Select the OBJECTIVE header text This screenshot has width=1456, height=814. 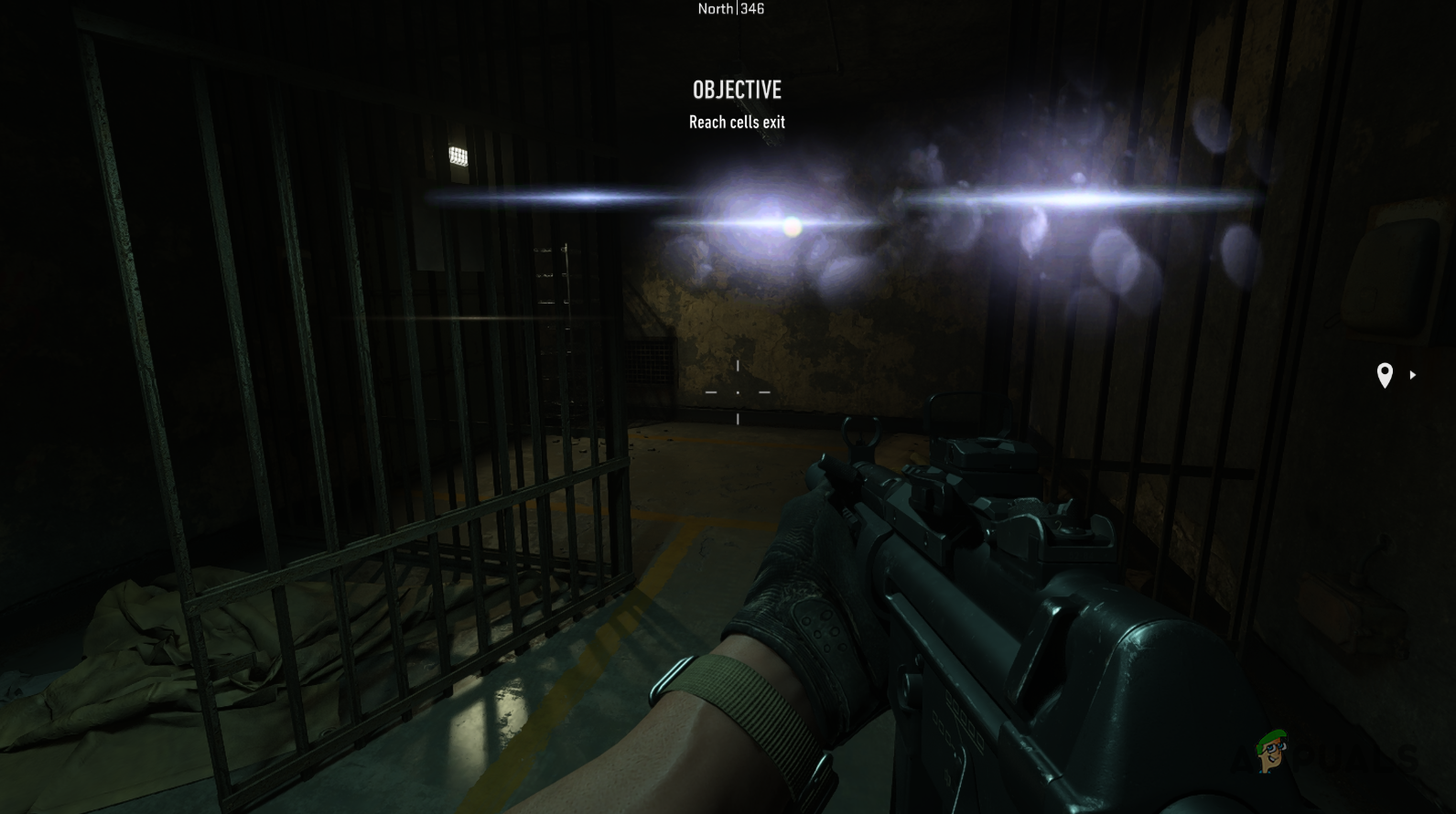point(737,90)
